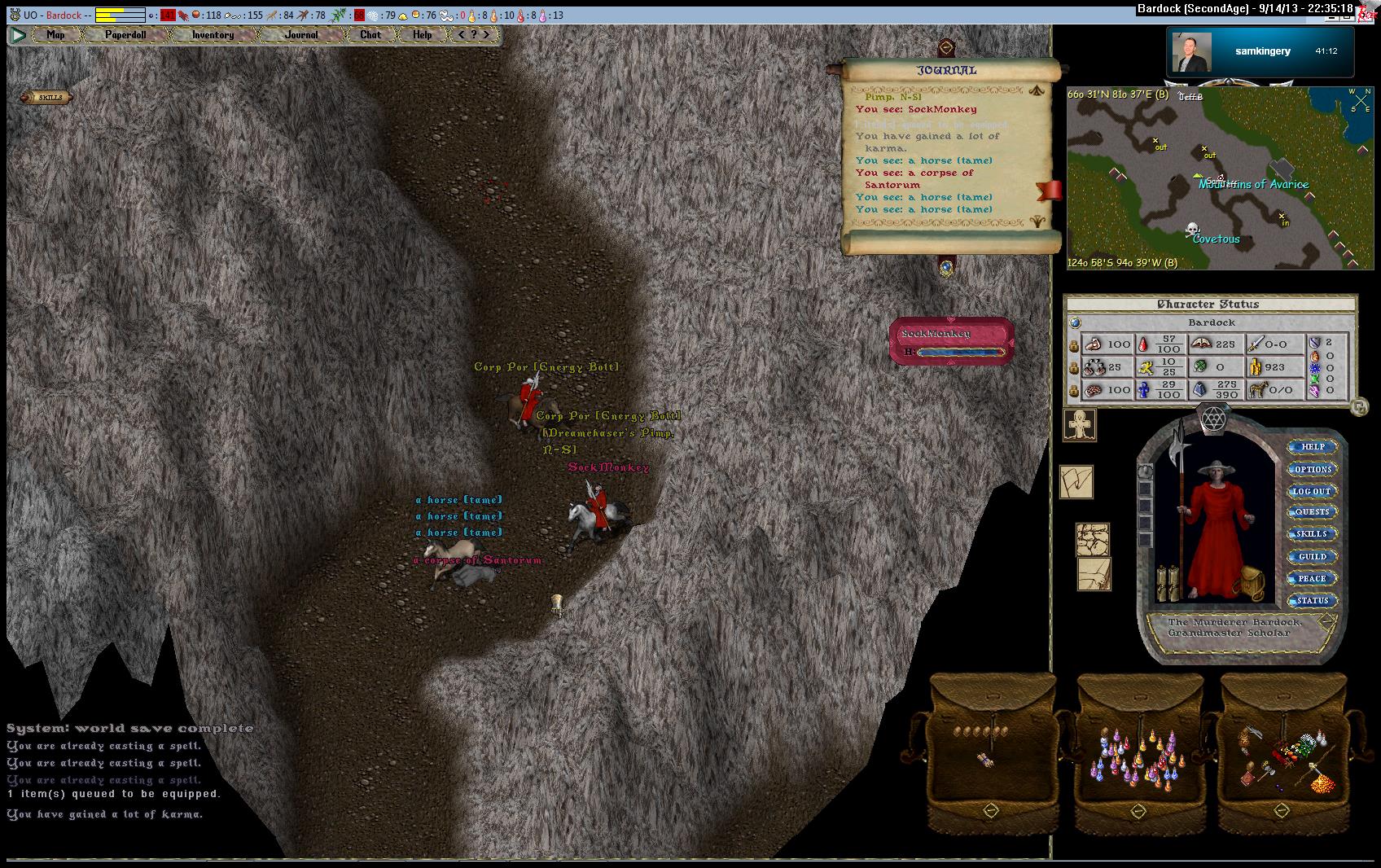The image size is (1381, 868).
Task: Toggle PEACE mode on the paperdoll
Action: point(1313,578)
